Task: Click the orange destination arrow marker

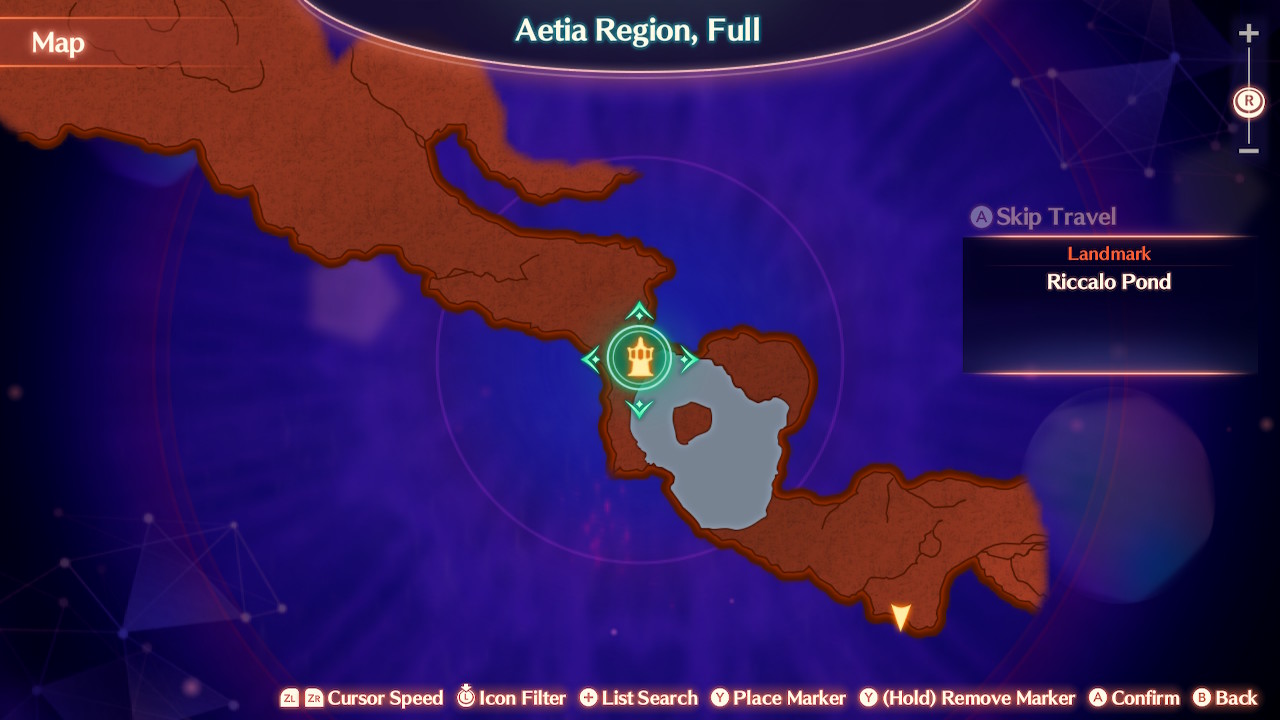Action: click(903, 614)
